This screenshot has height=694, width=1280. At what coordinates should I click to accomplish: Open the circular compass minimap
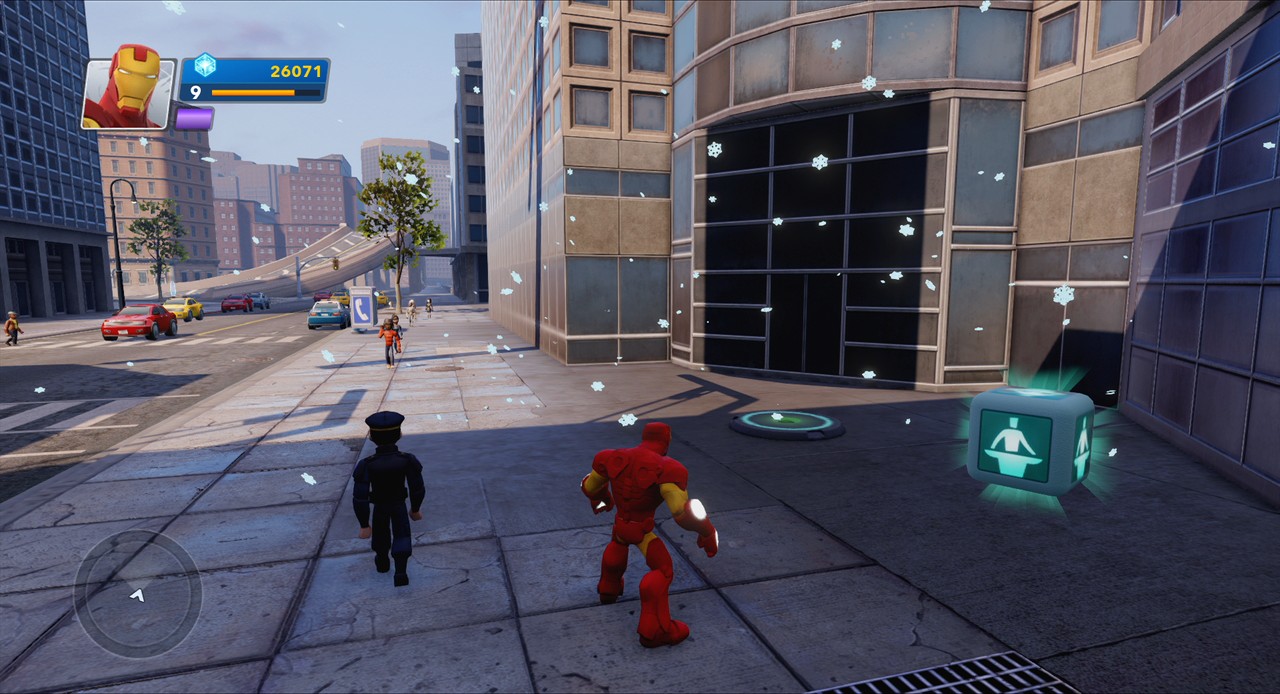tap(138, 594)
